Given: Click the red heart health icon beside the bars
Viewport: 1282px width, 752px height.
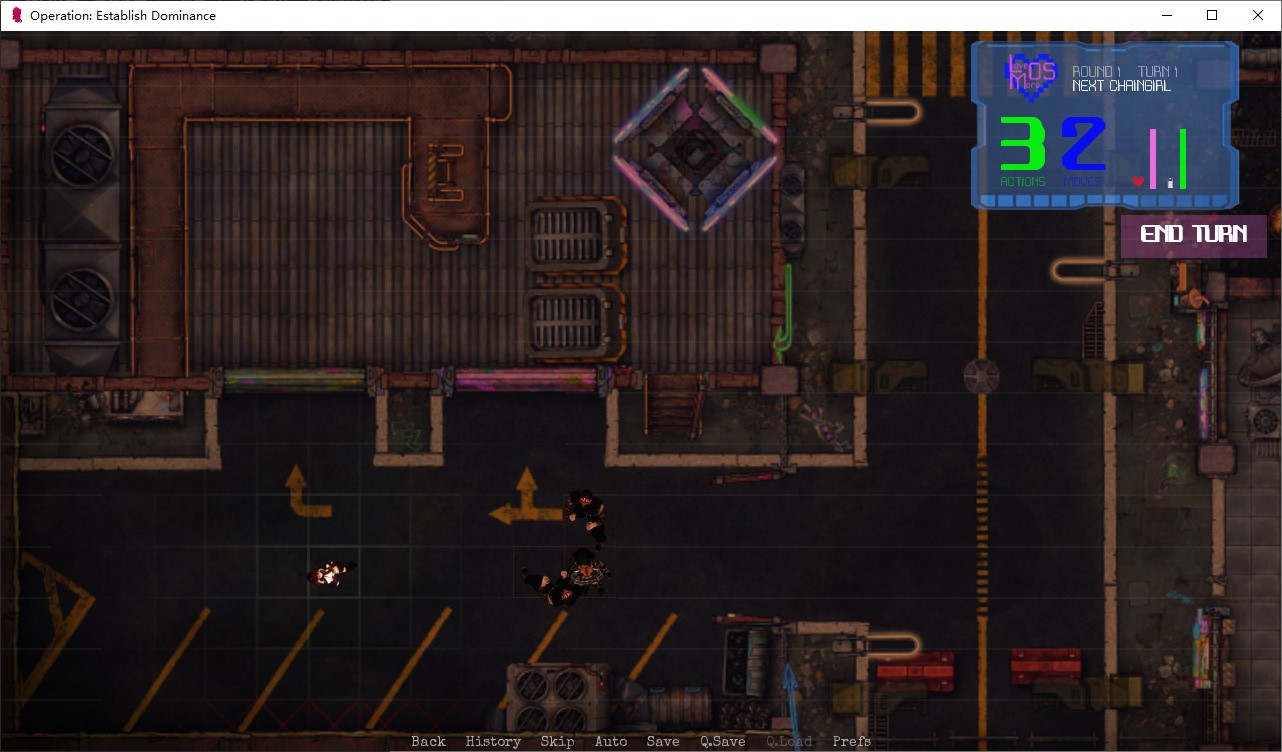Looking at the screenshot, I should [1137, 181].
